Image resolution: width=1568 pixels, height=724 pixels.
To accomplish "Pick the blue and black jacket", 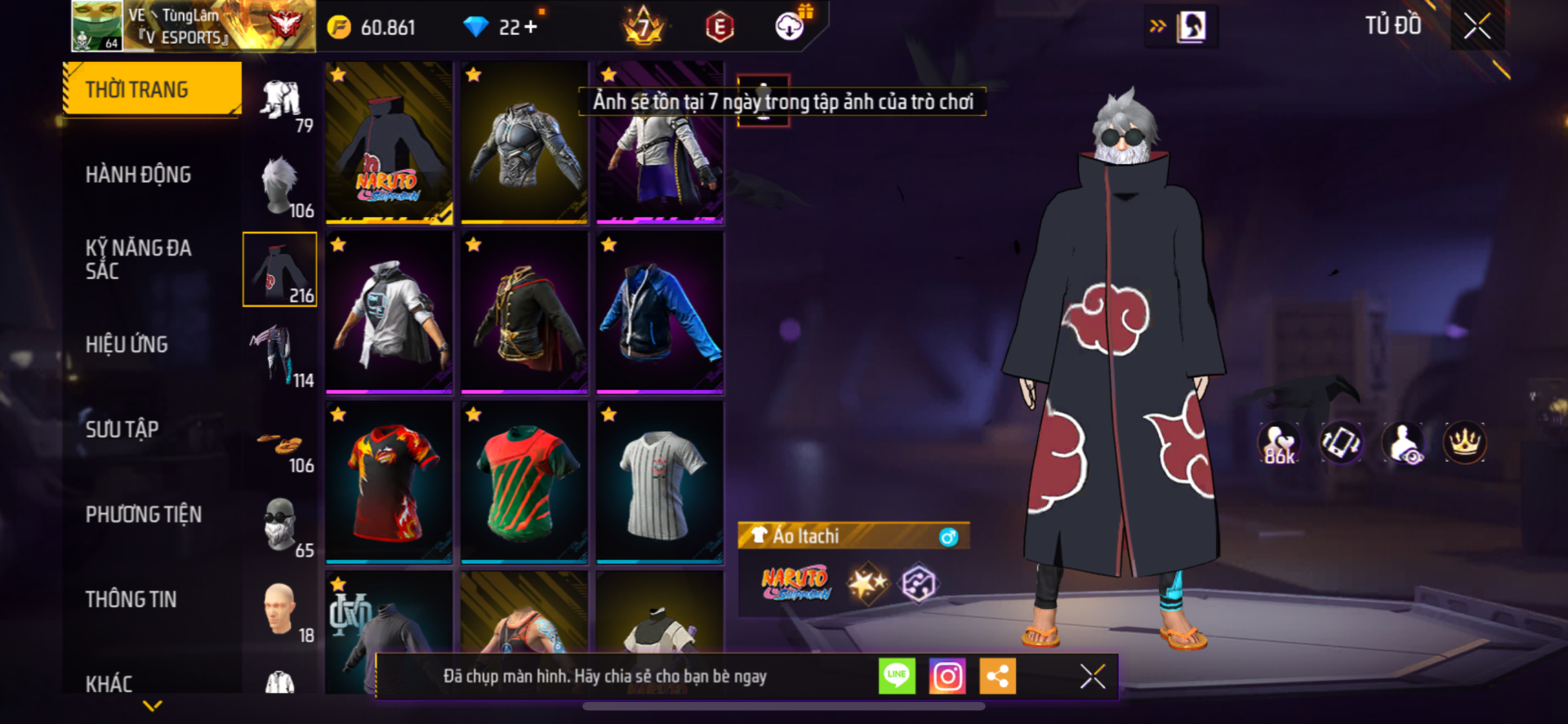I will [660, 312].
